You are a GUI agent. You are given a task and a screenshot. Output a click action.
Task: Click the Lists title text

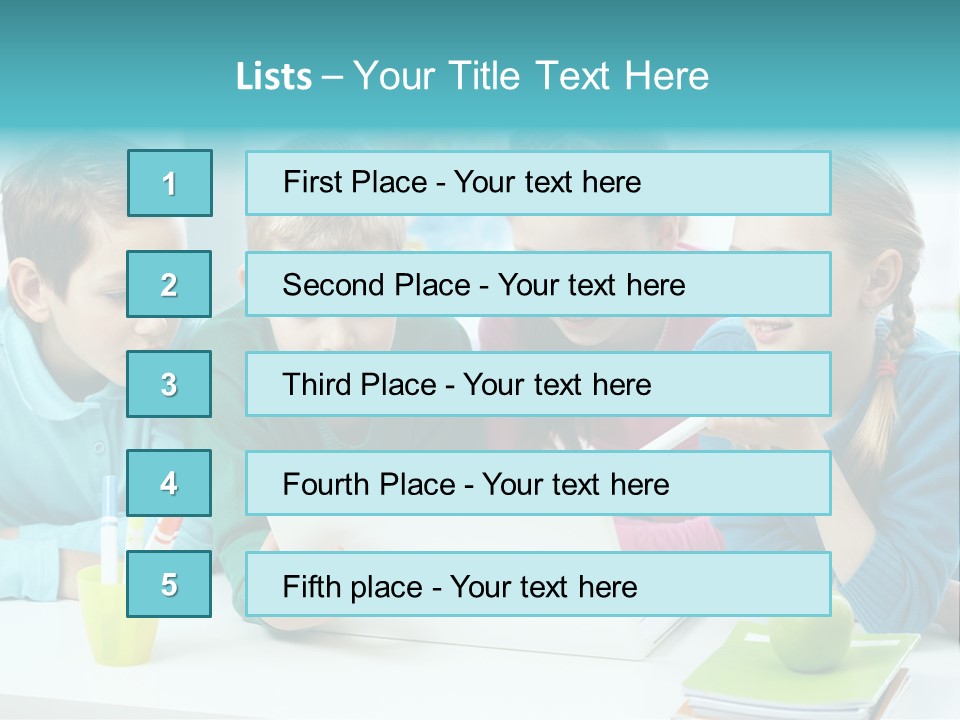(x=472, y=76)
